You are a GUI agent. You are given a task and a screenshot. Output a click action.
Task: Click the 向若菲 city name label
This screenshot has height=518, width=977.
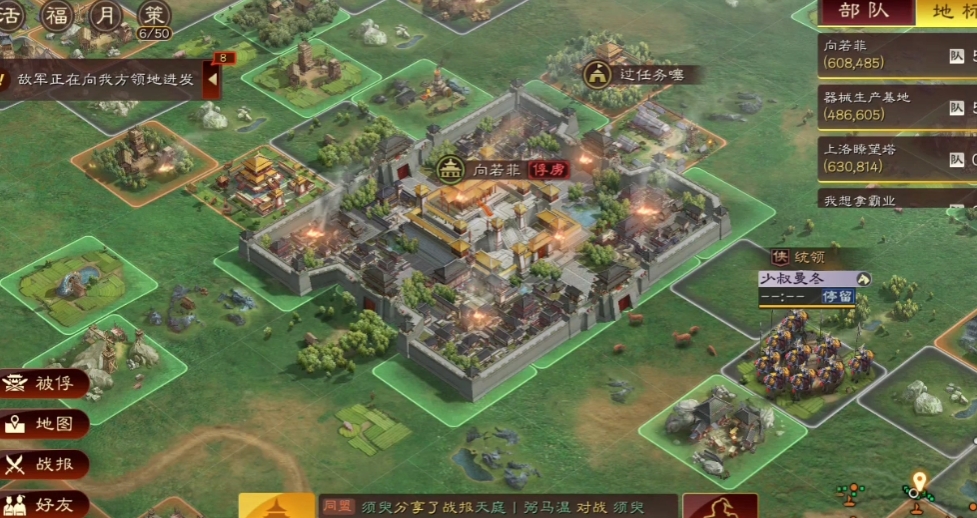tap(496, 170)
